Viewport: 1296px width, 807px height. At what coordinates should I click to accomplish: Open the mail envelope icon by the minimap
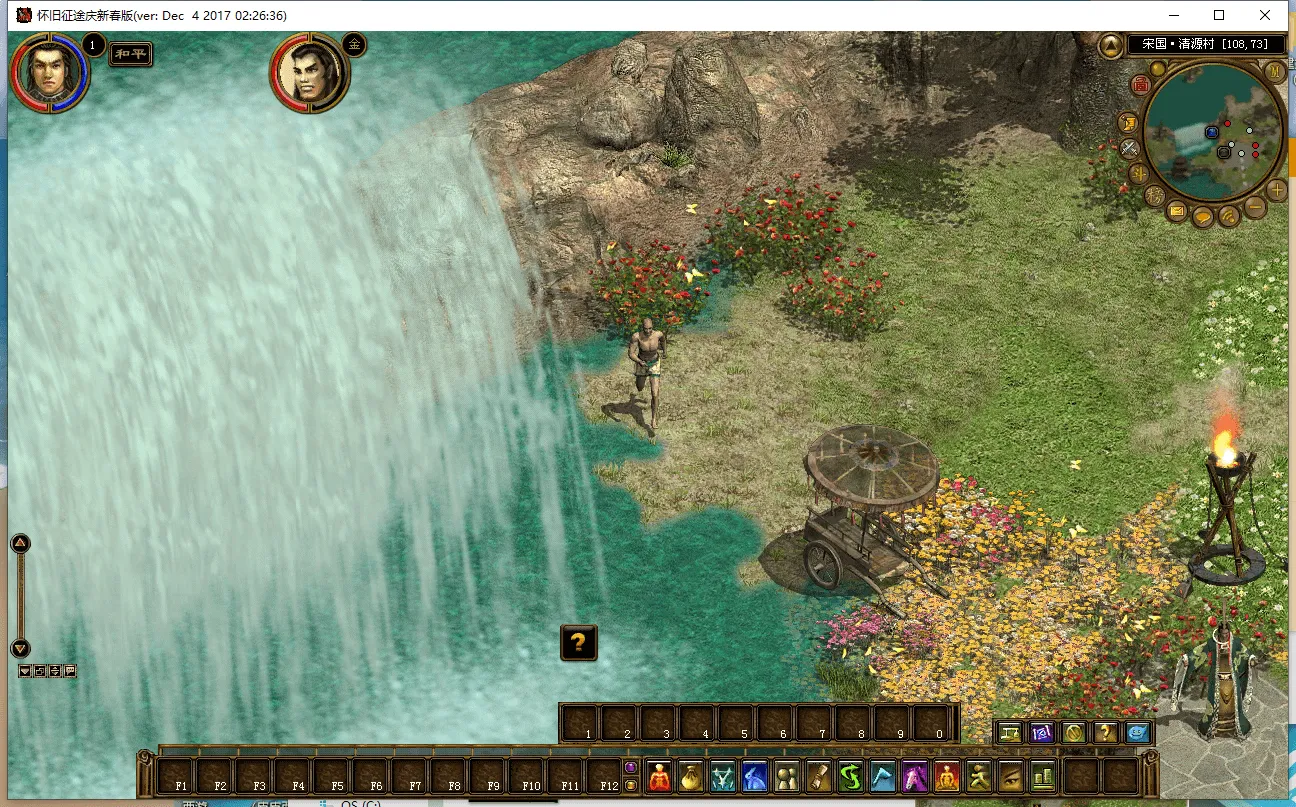[1177, 211]
